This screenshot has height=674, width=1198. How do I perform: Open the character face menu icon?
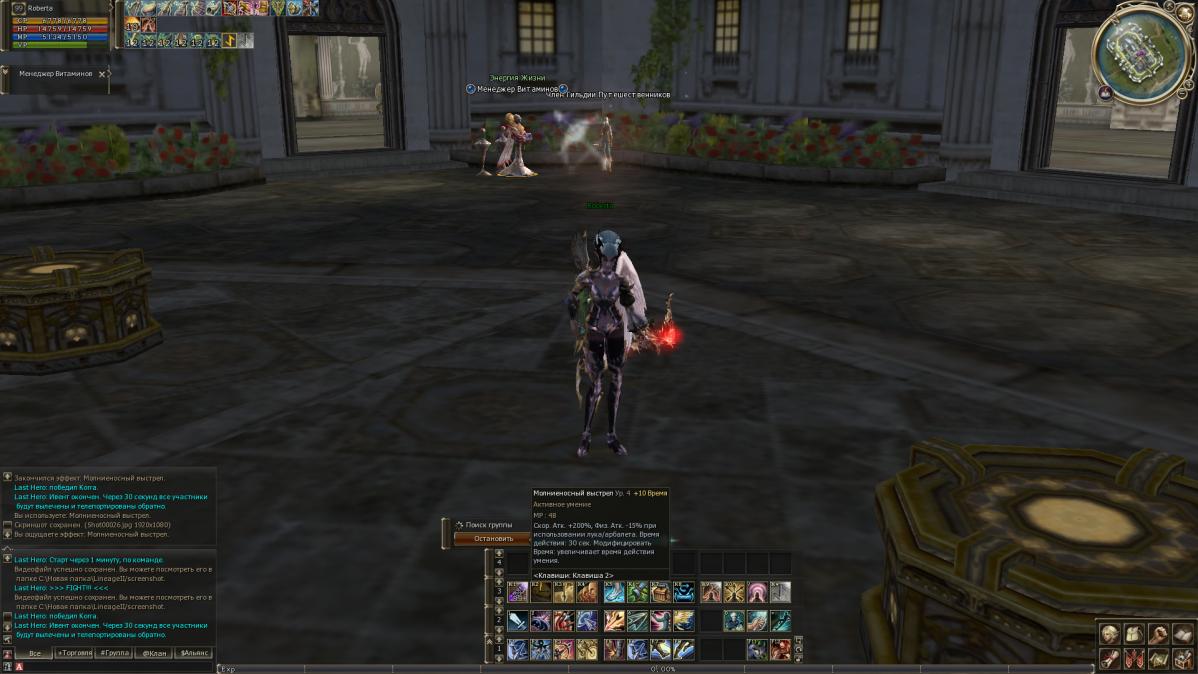coord(1109,634)
